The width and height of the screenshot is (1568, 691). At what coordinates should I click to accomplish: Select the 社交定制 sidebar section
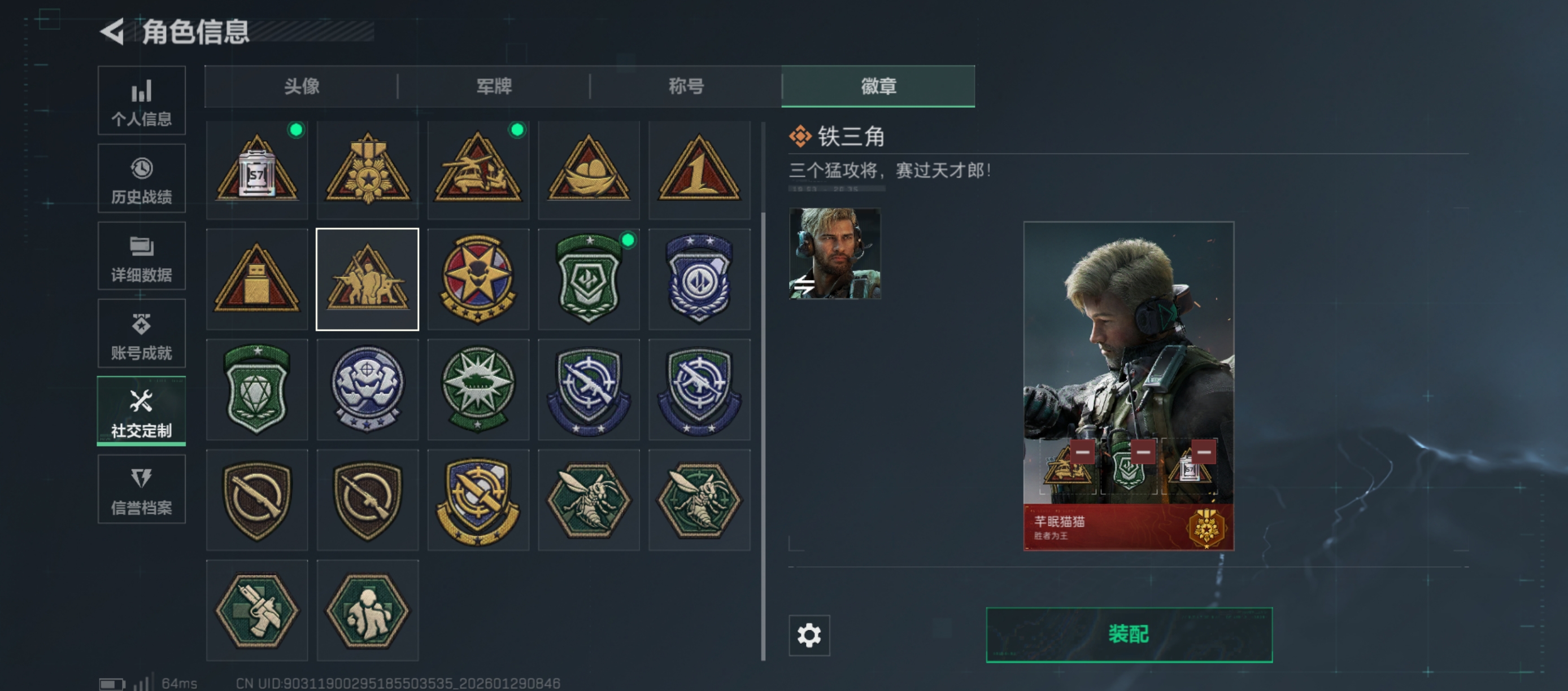tap(141, 412)
